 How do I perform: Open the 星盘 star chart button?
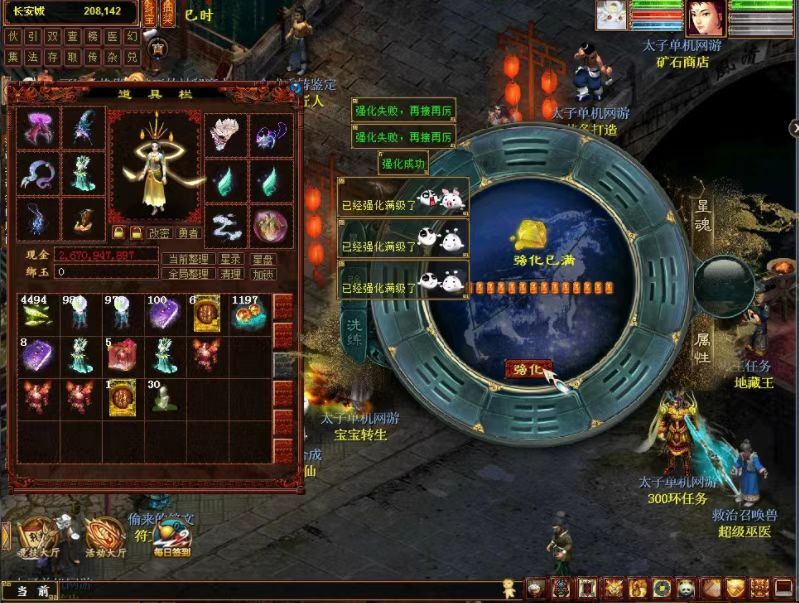pyautogui.click(x=263, y=258)
